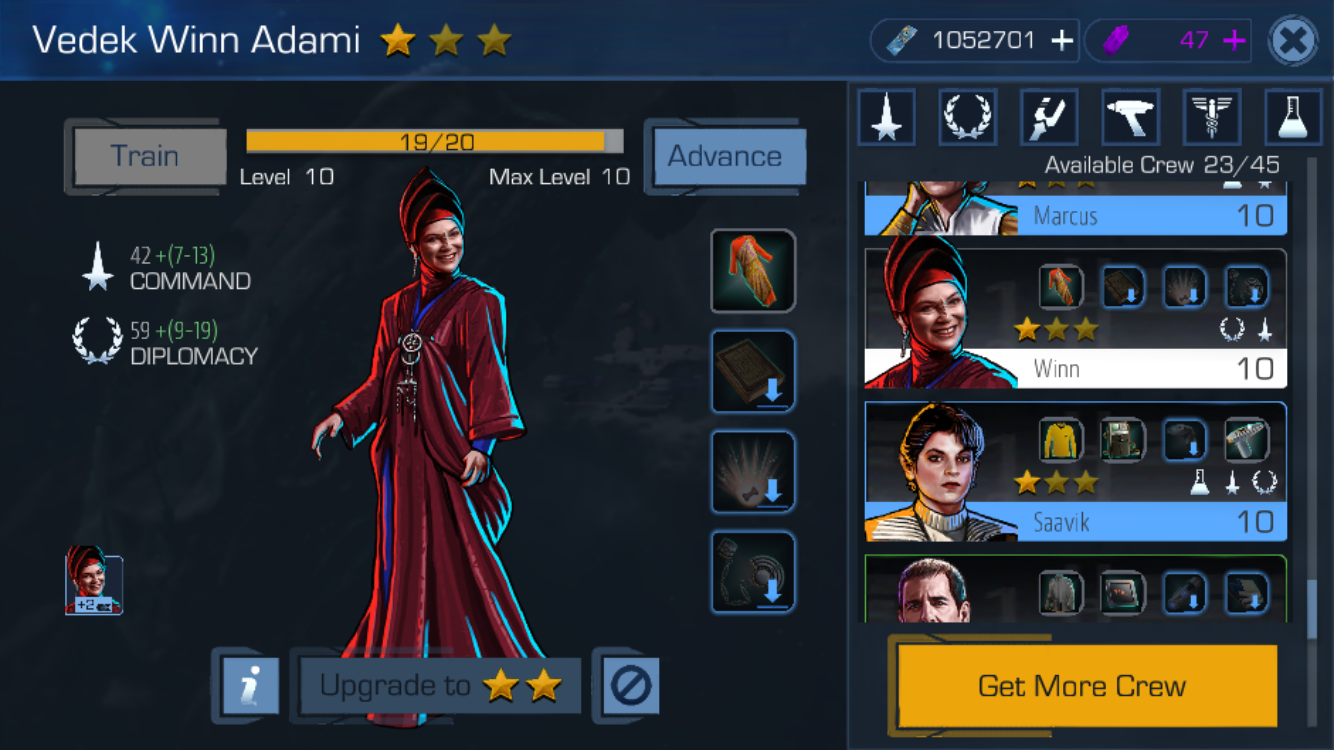Click the small Winn portrait thumbnail

tap(94, 584)
